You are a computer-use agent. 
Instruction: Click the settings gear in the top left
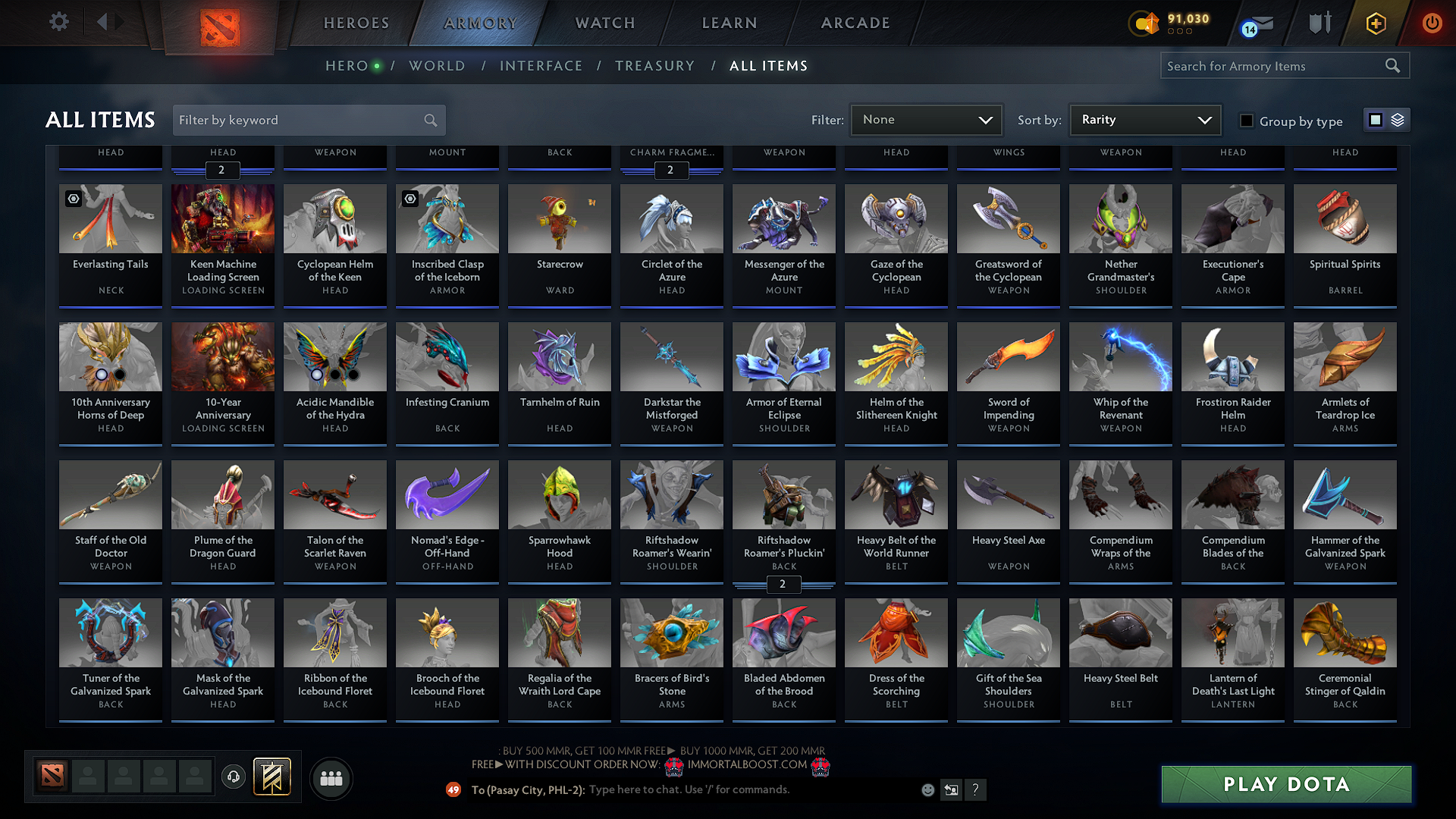pyautogui.click(x=58, y=22)
